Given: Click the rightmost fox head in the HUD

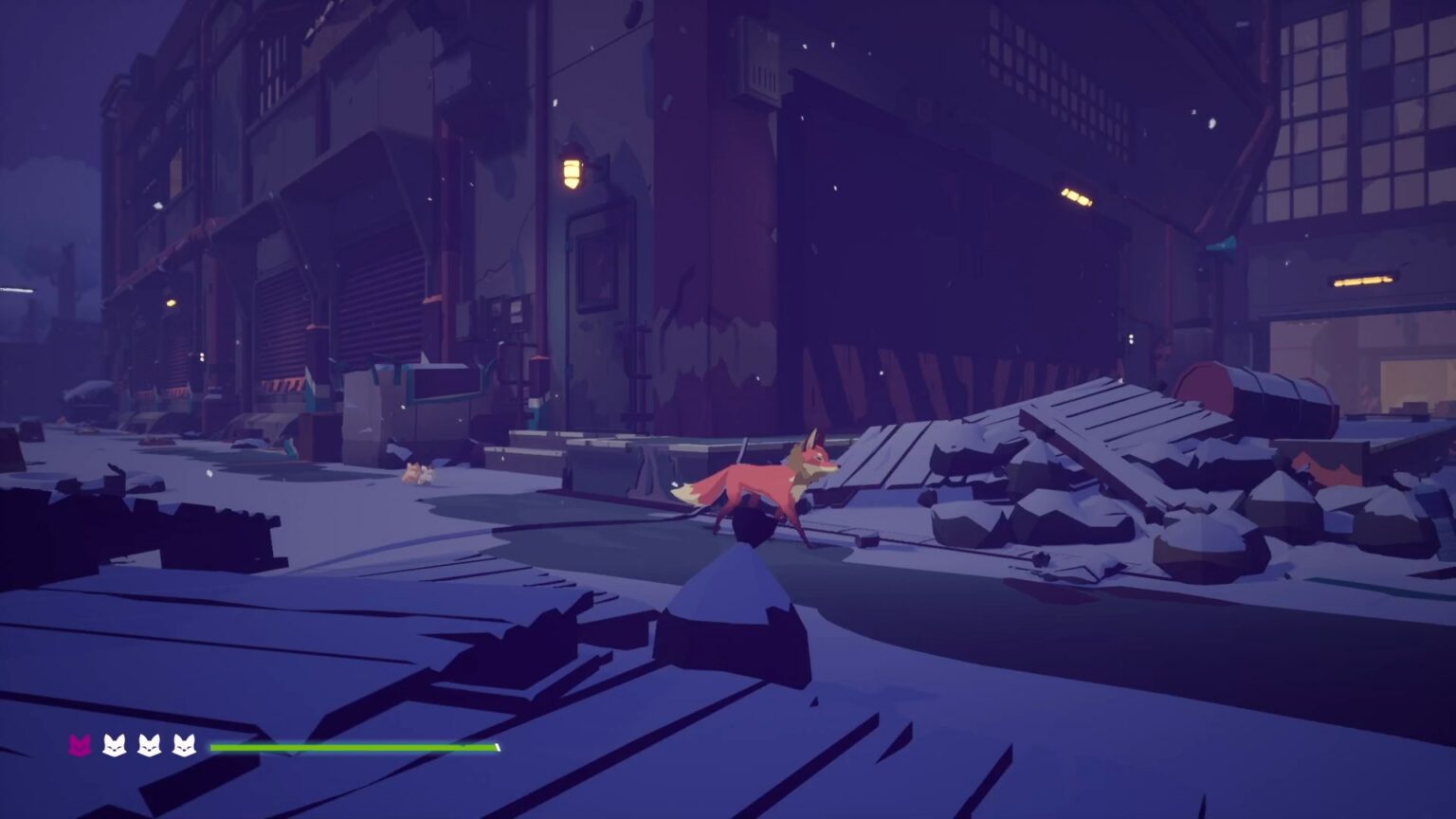Looking at the screenshot, I should (185, 748).
